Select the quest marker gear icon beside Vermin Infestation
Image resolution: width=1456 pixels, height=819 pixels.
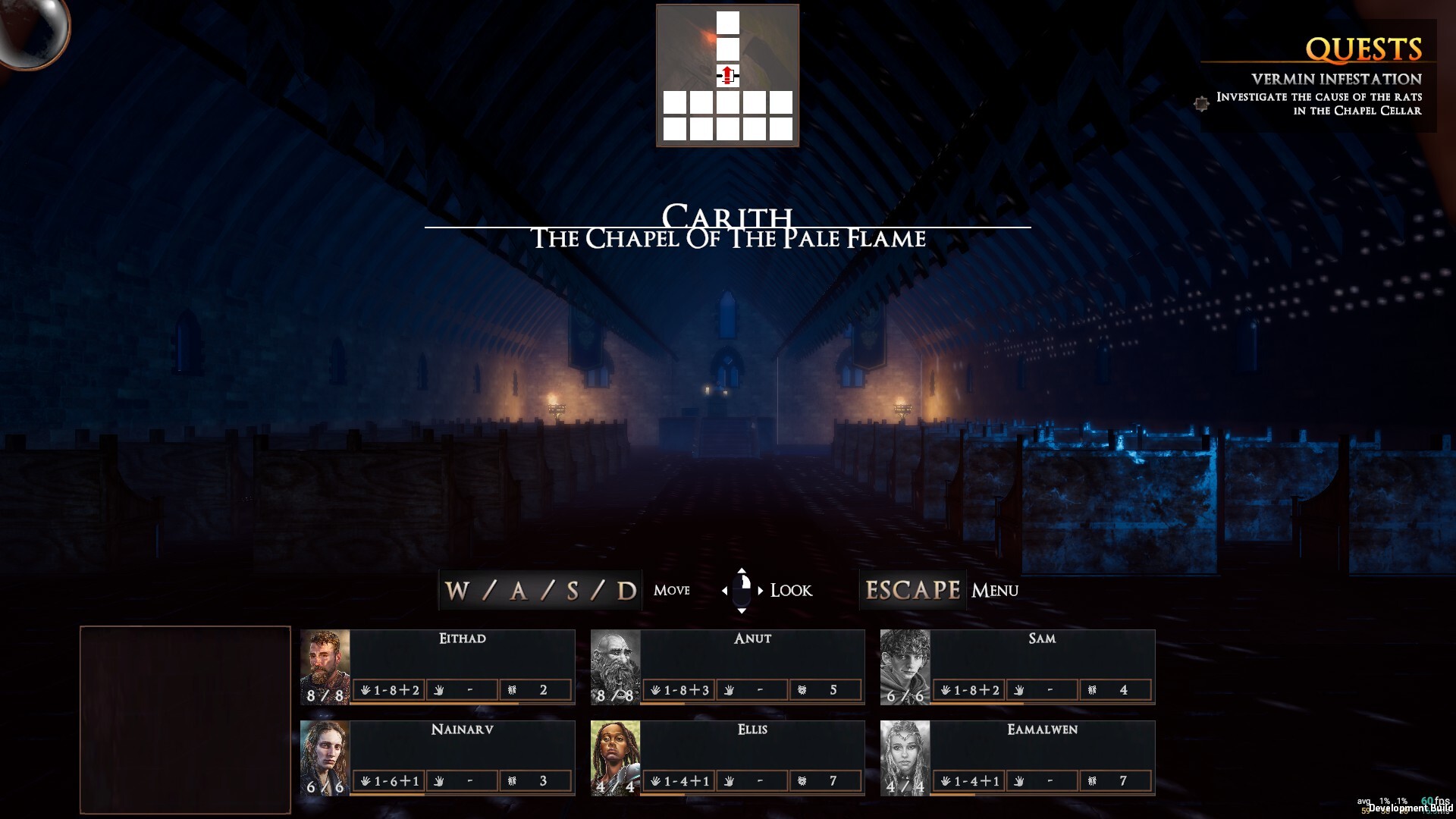coord(1202,105)
